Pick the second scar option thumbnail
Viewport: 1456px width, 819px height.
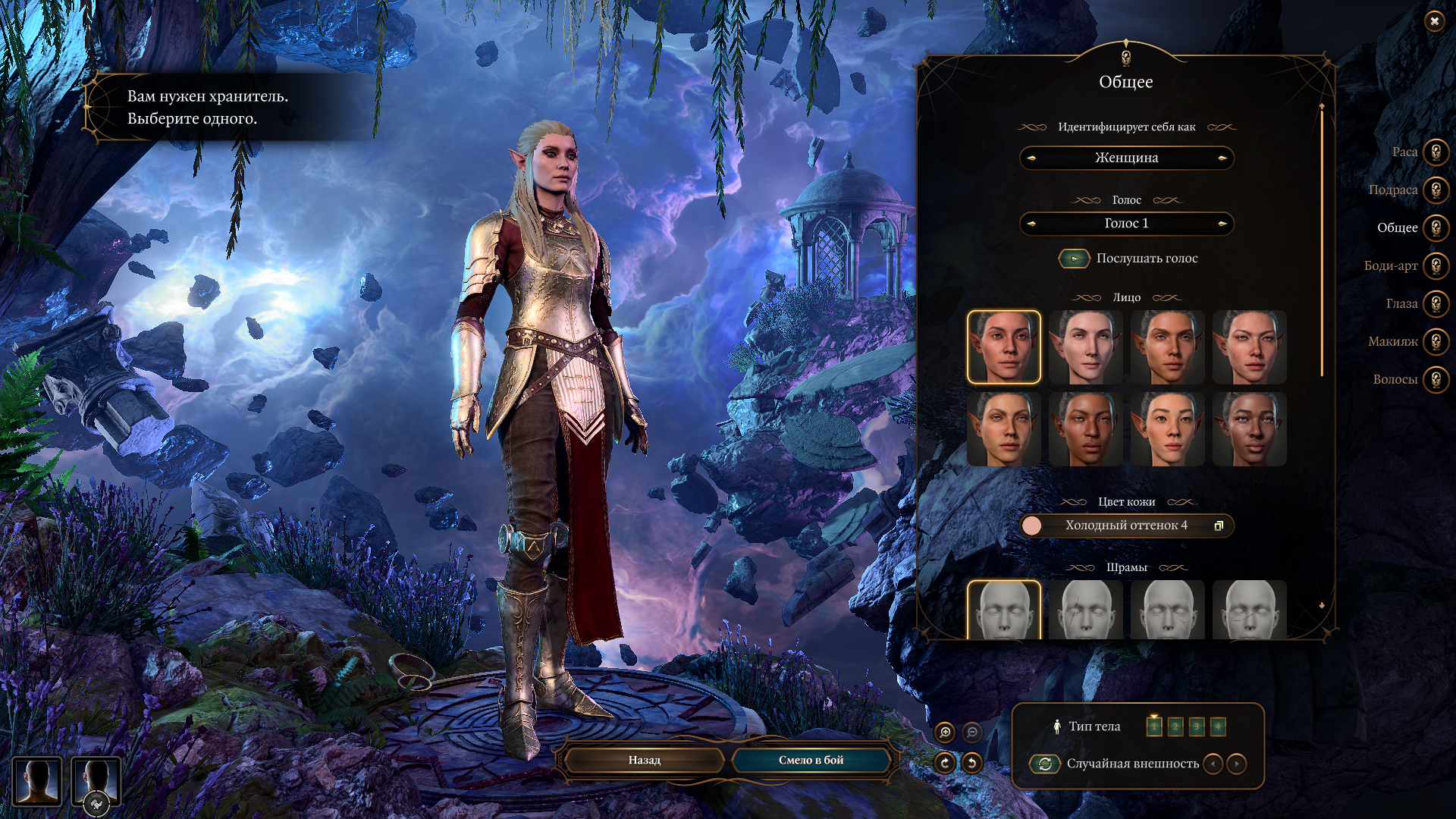pos(1085,610)
